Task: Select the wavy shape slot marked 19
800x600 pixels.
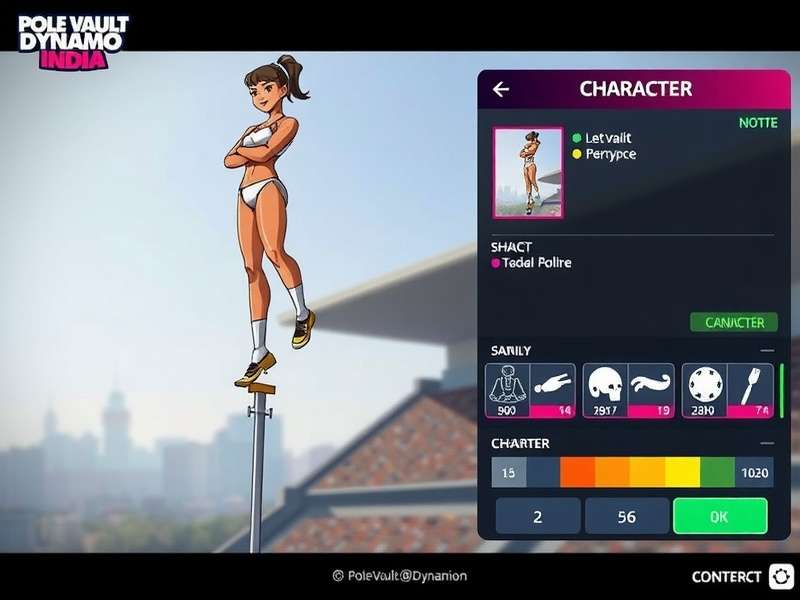Action: click(x=651, y=389)
